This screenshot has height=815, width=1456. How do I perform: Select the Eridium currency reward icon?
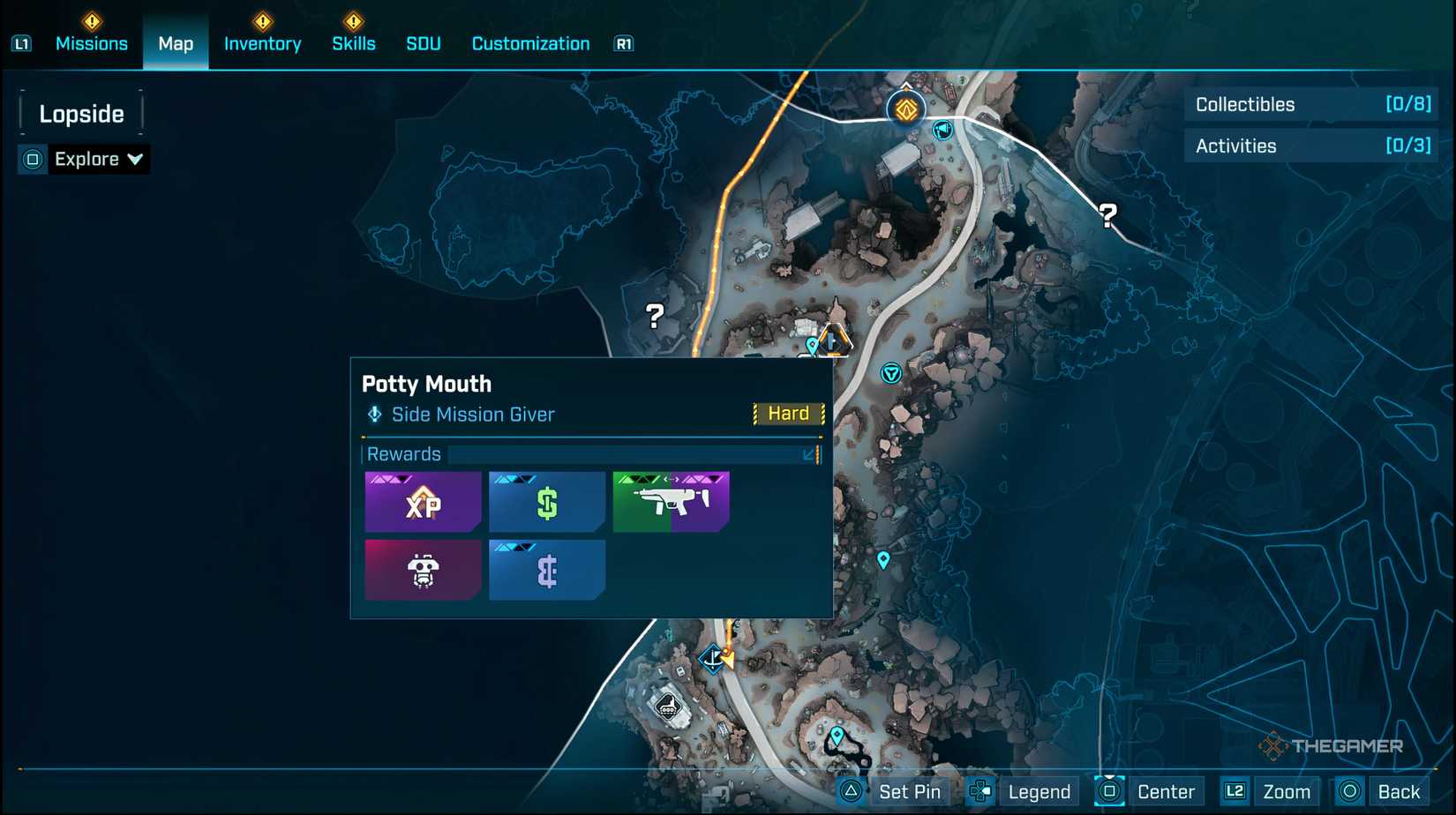tap(545, 569)
